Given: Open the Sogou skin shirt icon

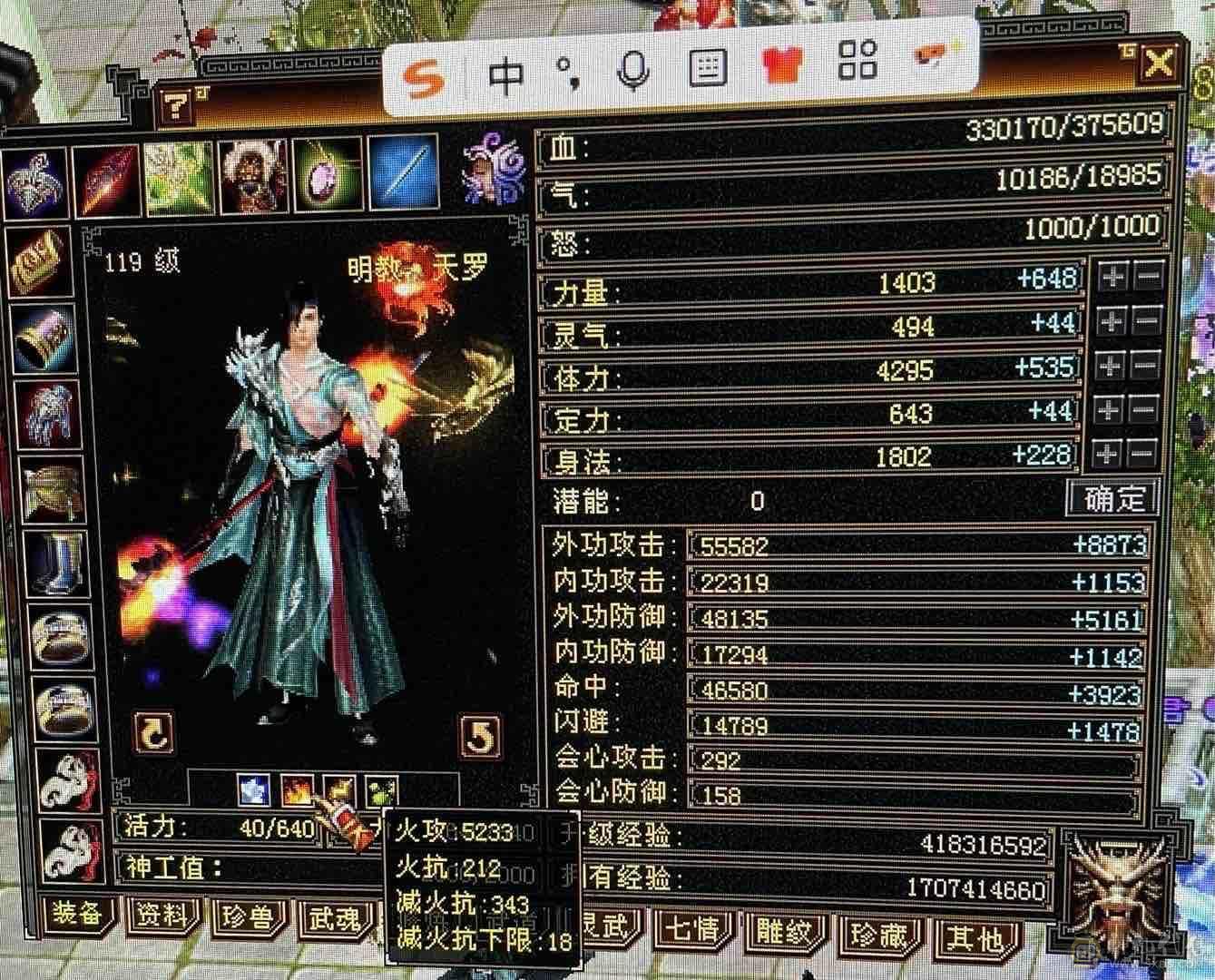Looking at the screenshot, I should pyautogui.click(x=786, y=65).
